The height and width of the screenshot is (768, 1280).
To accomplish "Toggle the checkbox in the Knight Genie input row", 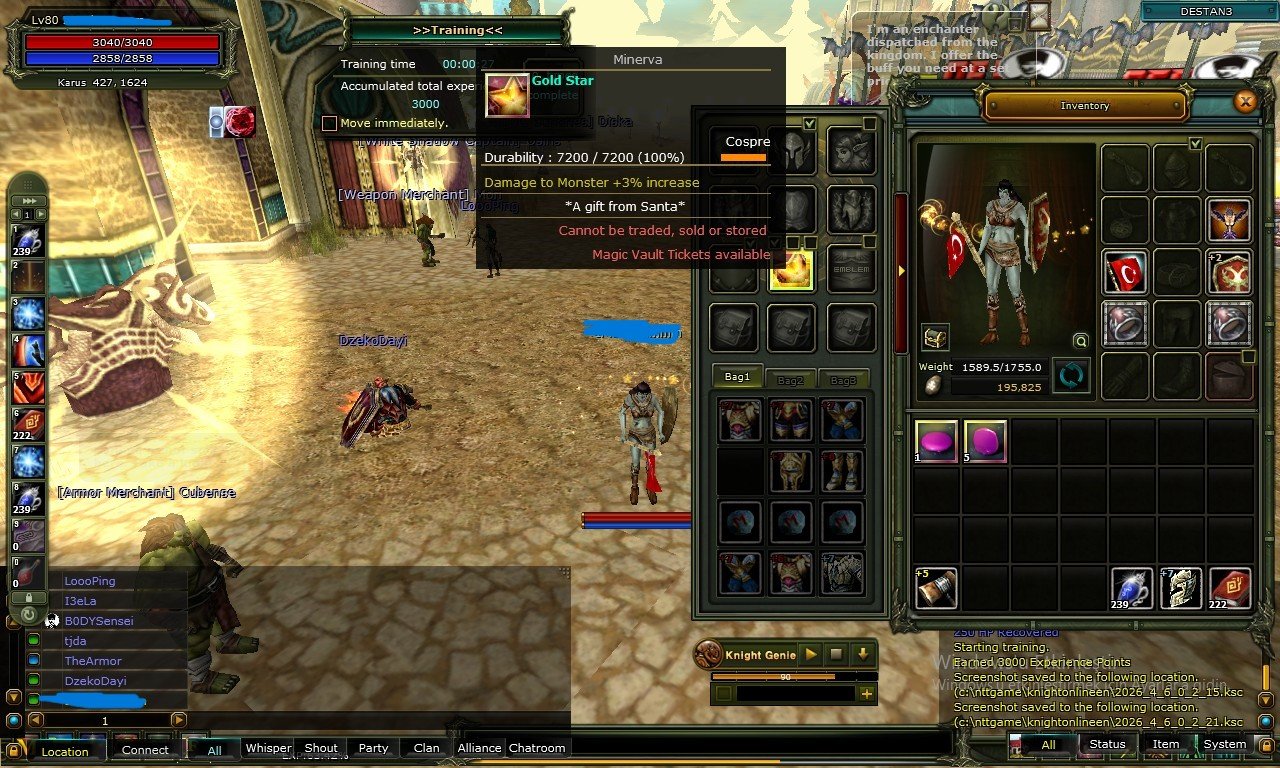I will click(724, 692).
